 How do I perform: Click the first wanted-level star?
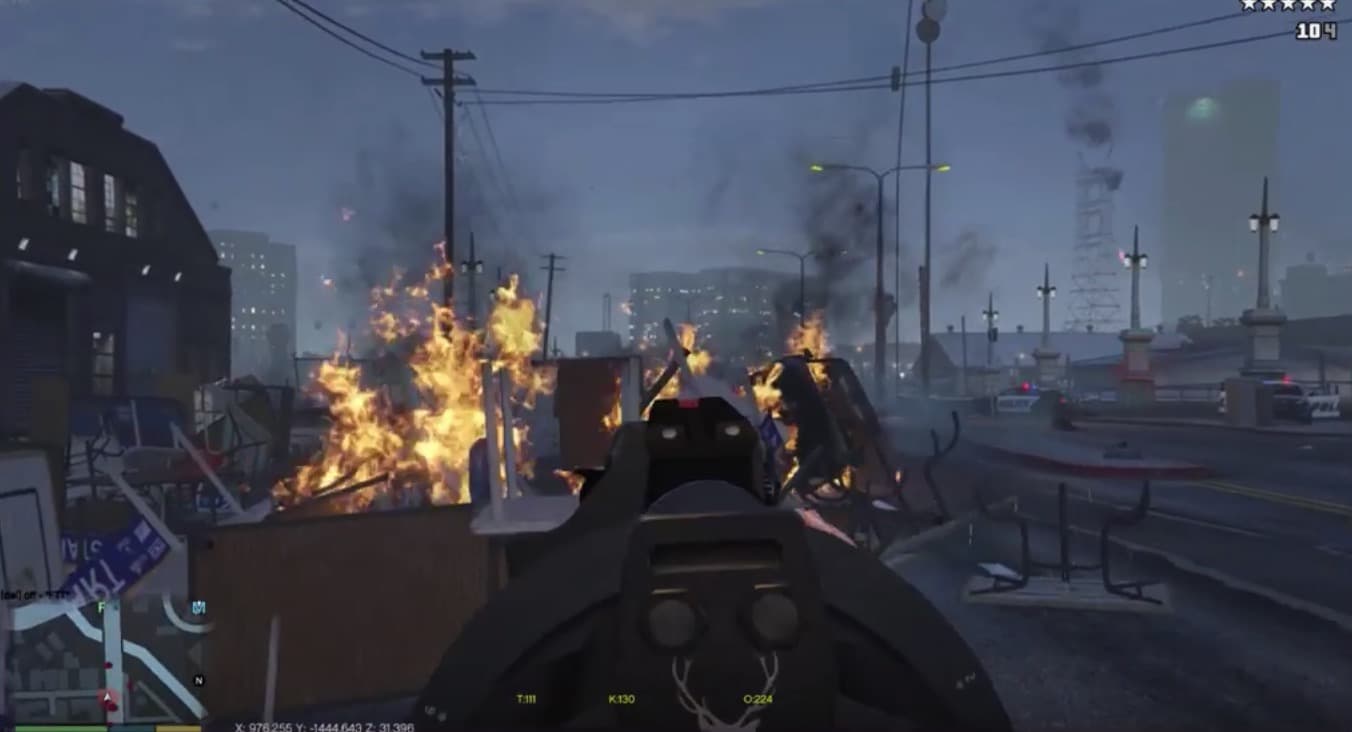point(1248,5)
